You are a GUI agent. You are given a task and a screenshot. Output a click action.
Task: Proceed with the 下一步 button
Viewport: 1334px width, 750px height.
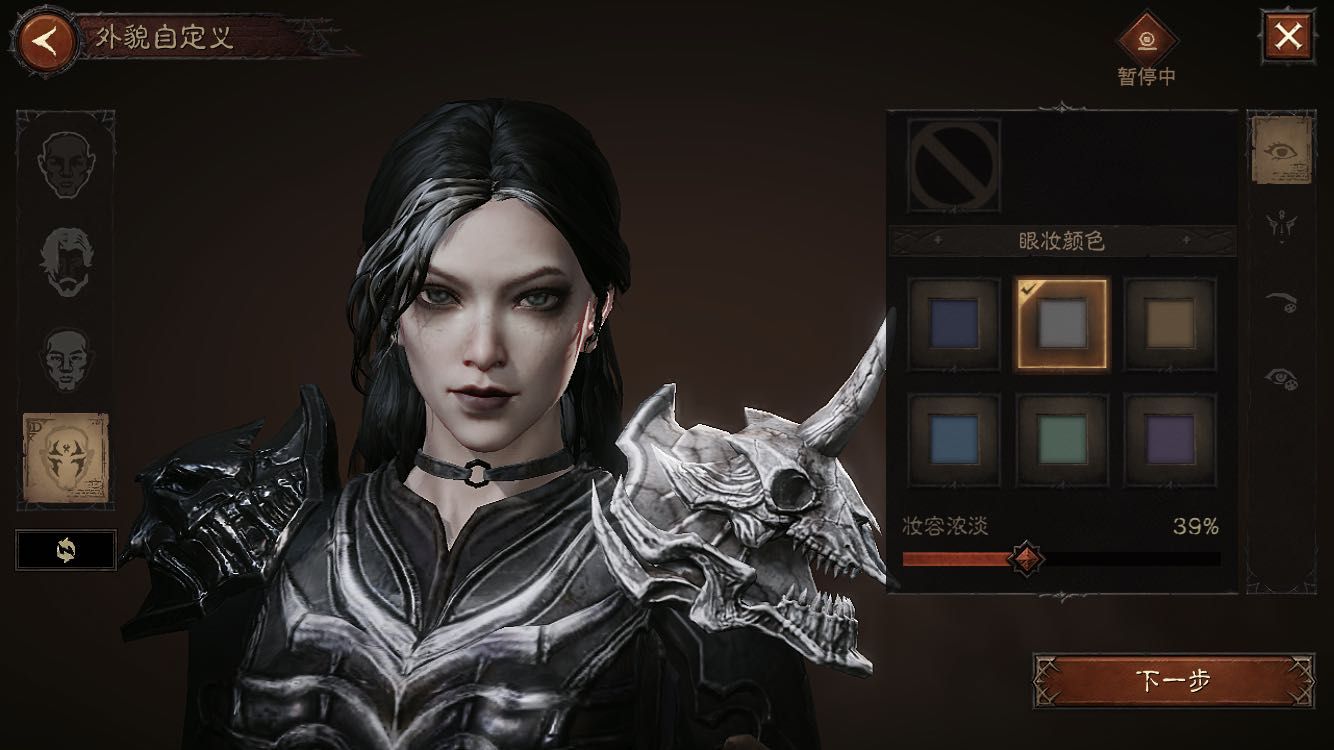[x=1174, y=681]
